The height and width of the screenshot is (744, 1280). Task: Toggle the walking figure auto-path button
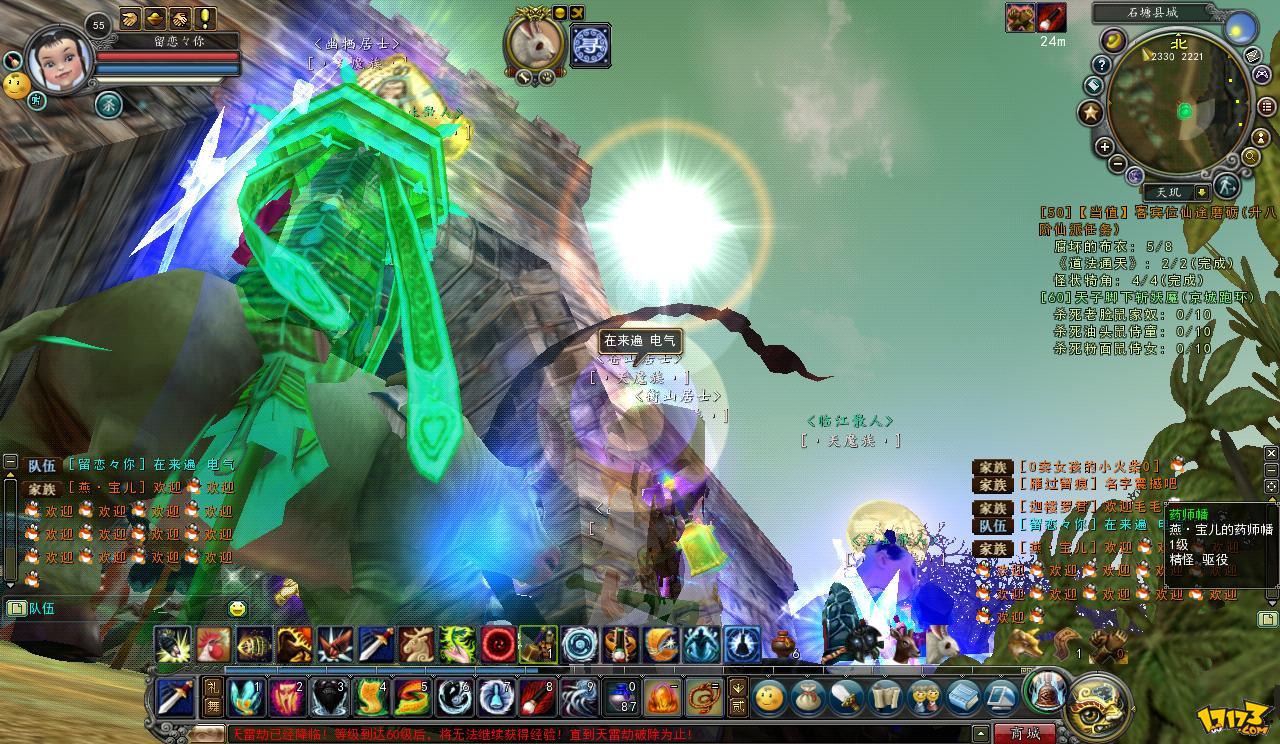tap(1227, 187)
